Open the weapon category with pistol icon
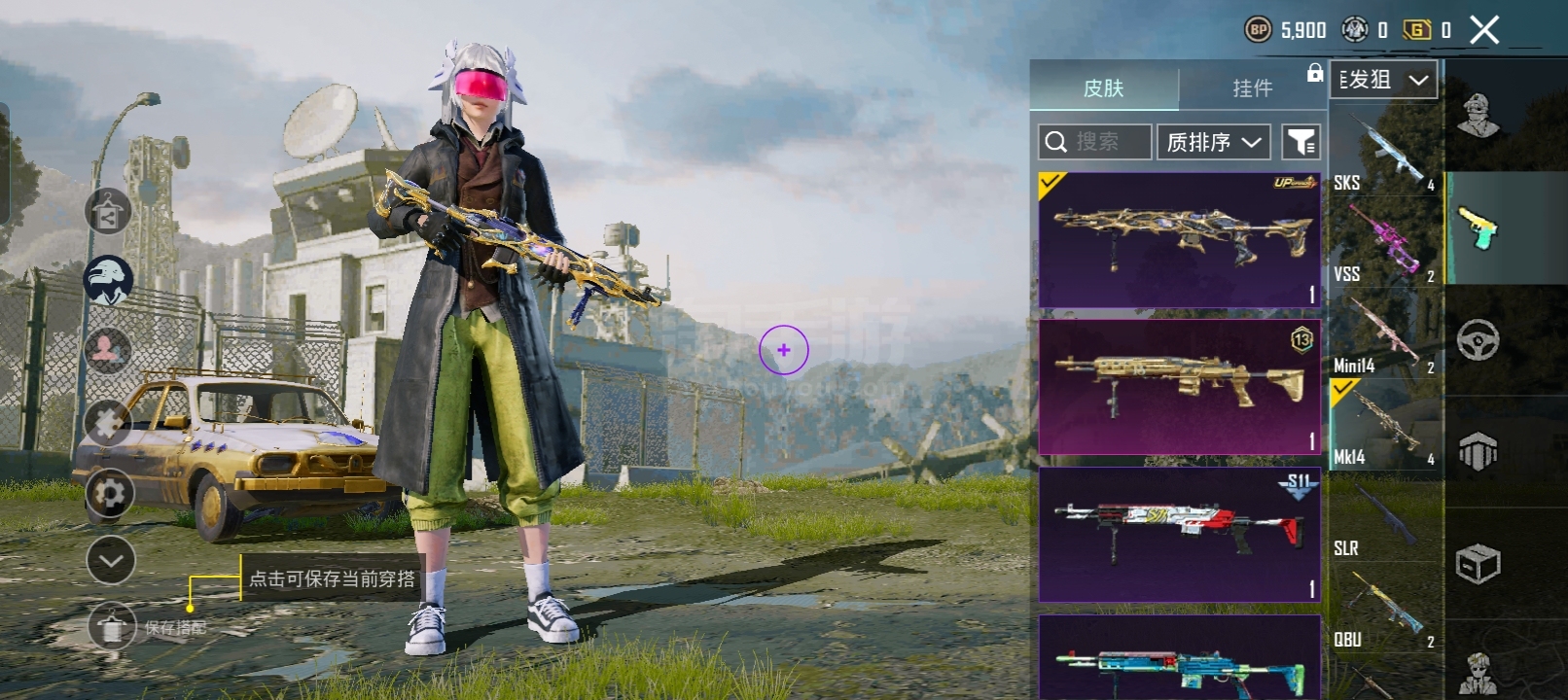The width and height of the screenshot is (1568, 700). click(x=1478, y=229)
